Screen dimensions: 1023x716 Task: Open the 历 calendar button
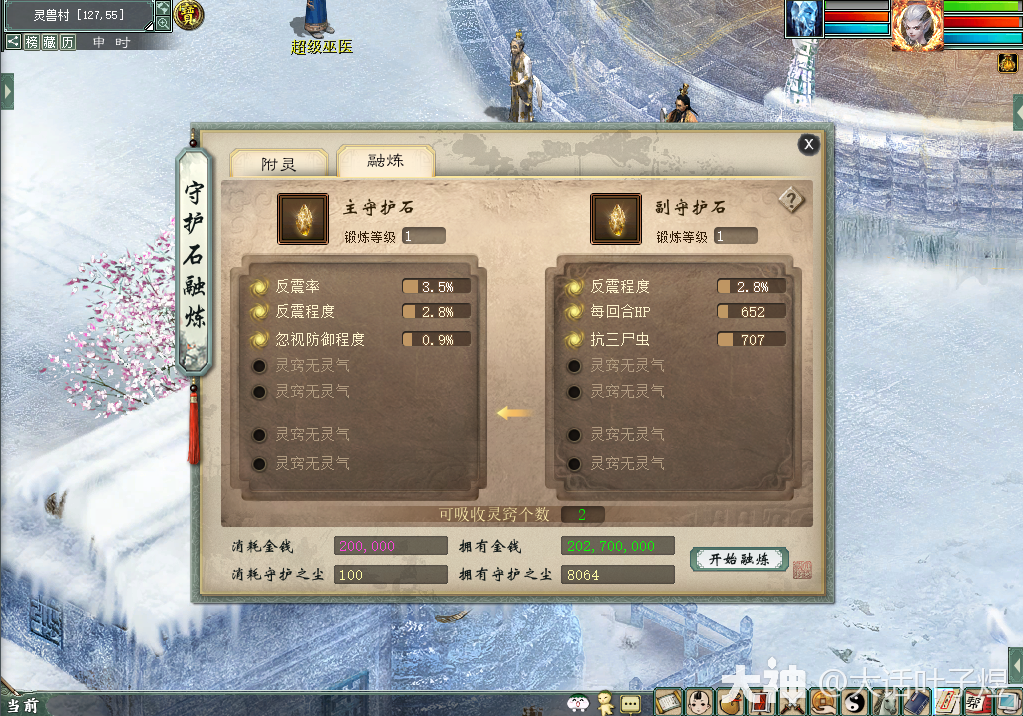67,42
